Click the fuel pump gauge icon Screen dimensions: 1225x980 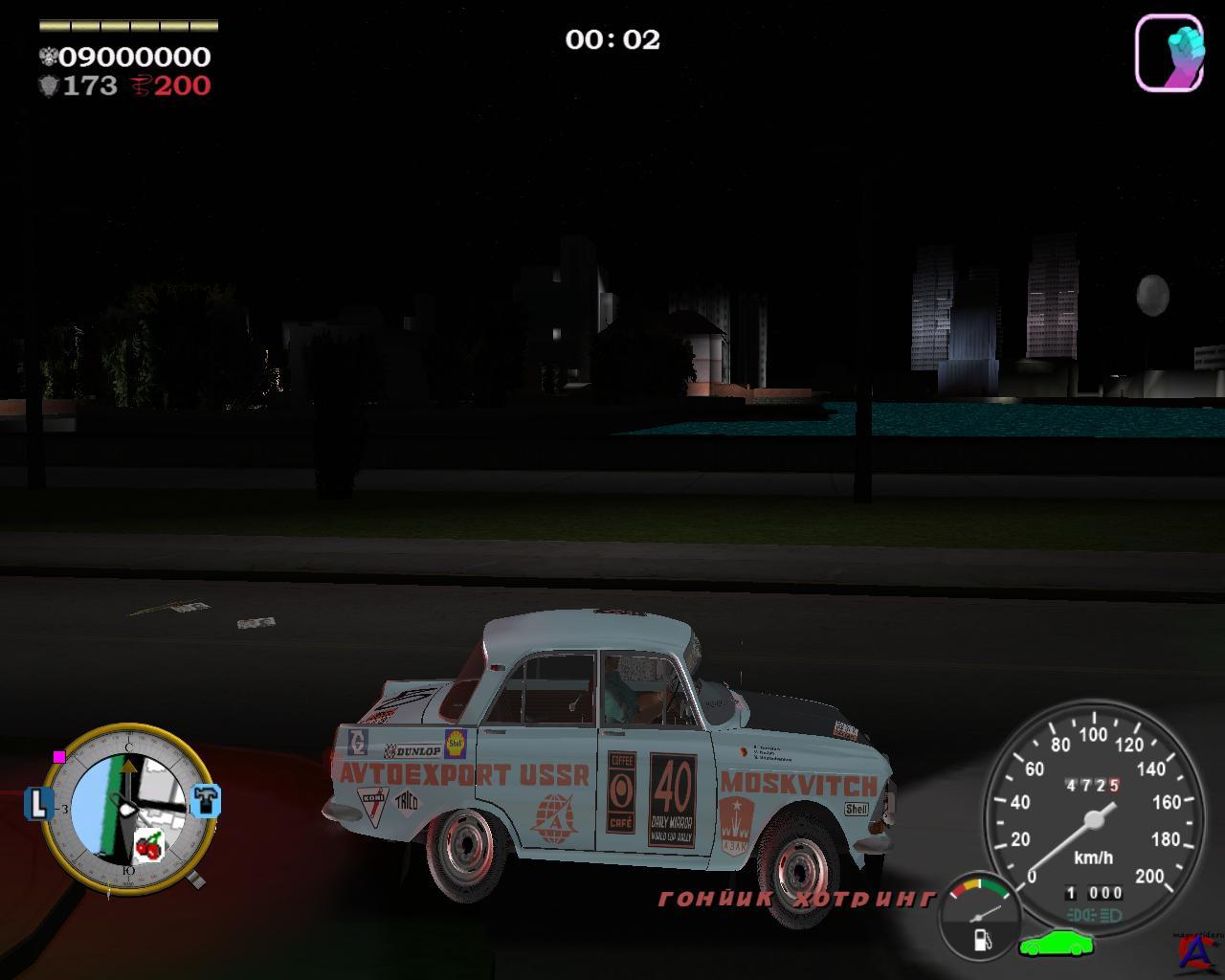982,939
